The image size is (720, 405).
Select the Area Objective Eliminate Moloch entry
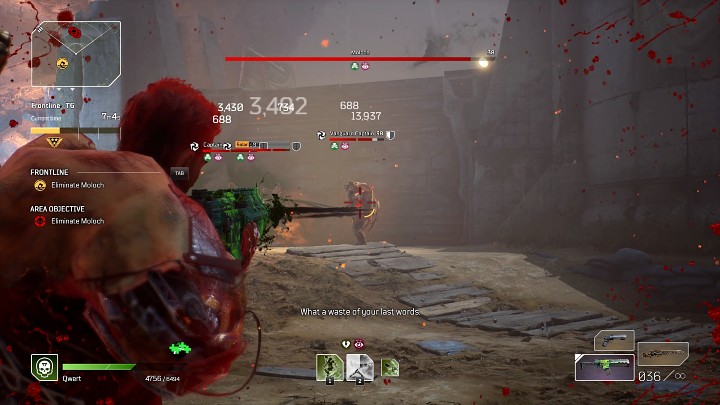coord(77,221)
